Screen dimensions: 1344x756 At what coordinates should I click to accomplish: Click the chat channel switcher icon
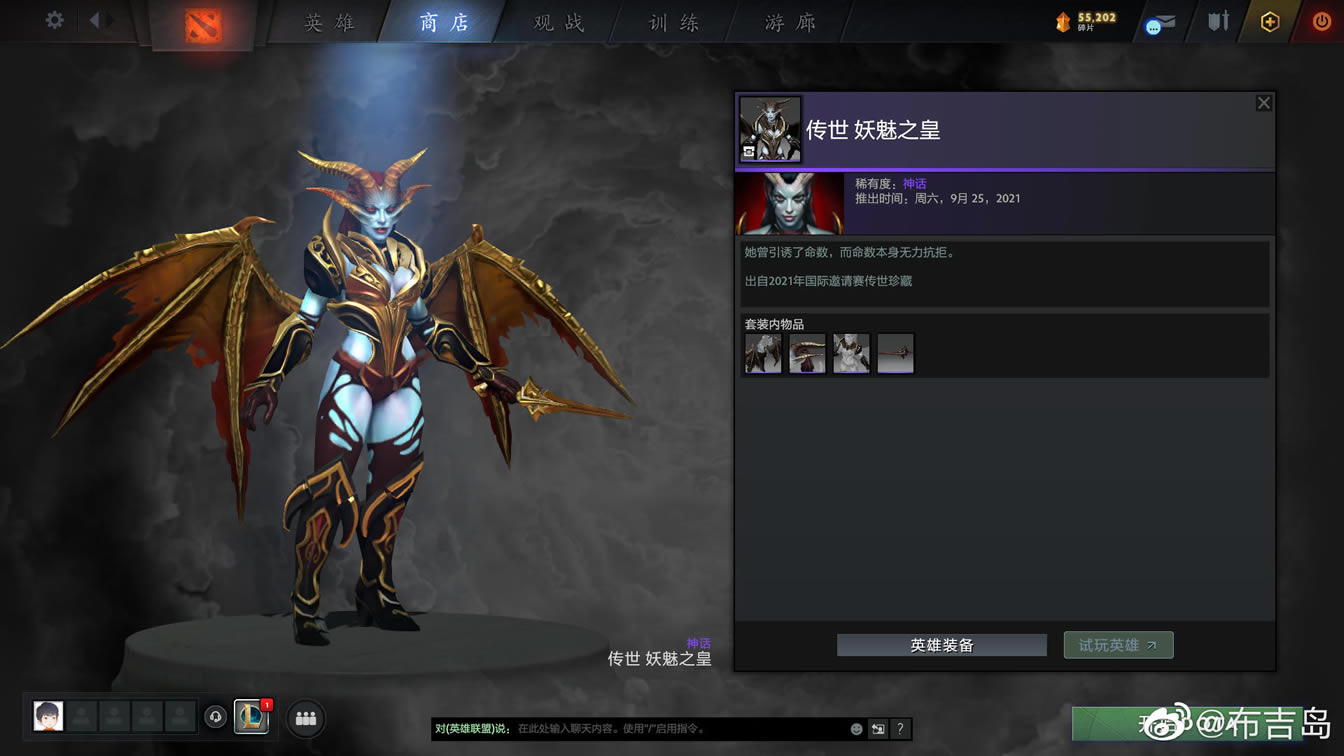coord(879,730)
